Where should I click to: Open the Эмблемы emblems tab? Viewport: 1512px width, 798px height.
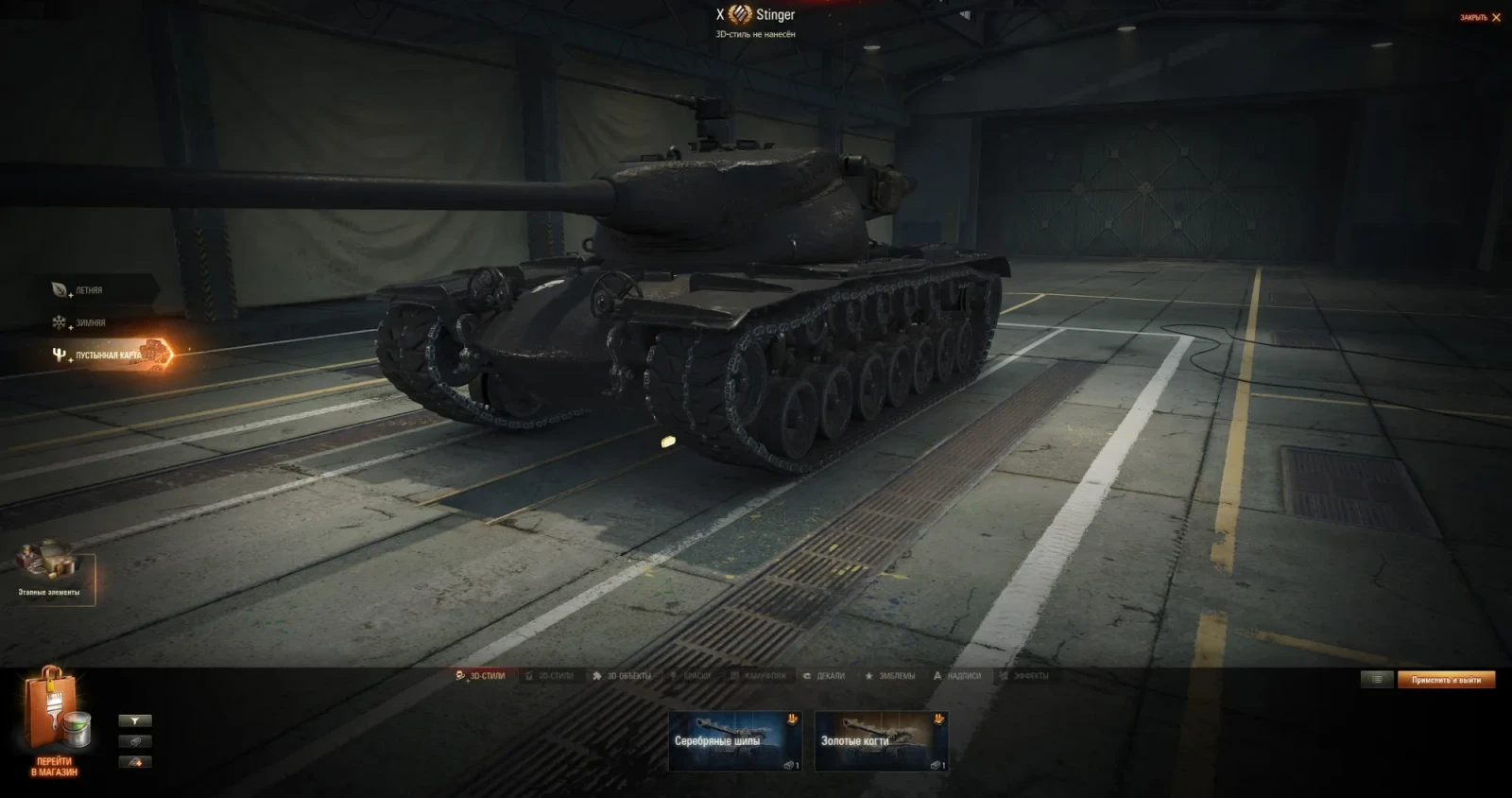coord(890,676)
